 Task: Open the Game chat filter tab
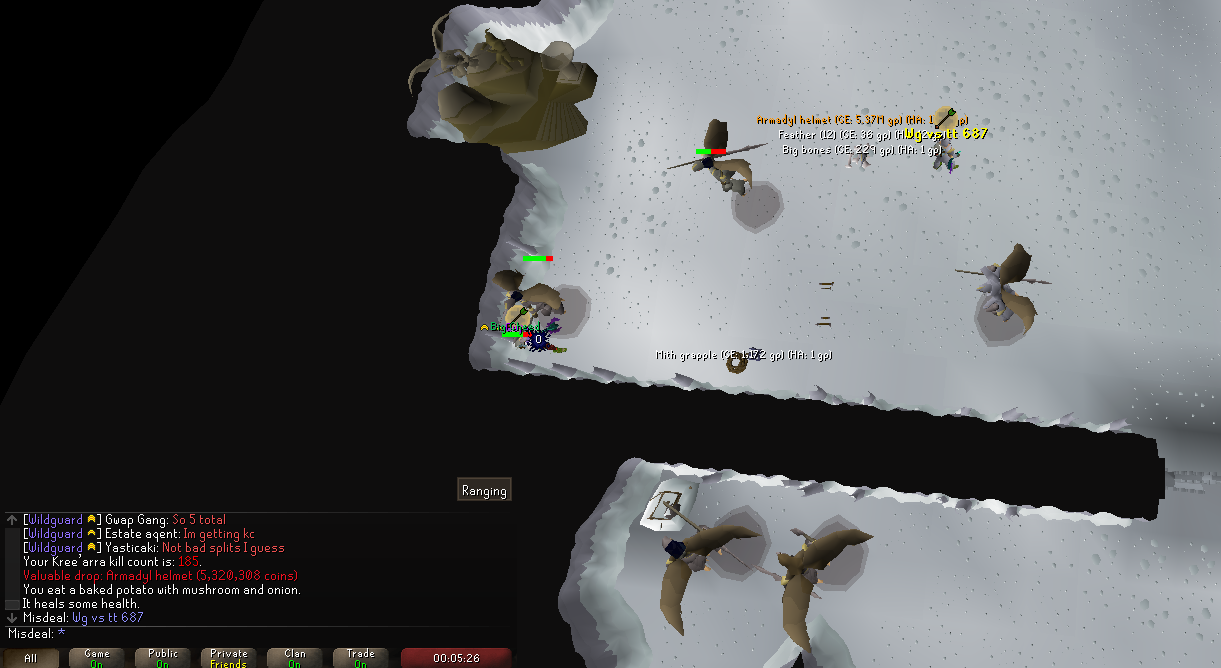[x=97, y=658]
